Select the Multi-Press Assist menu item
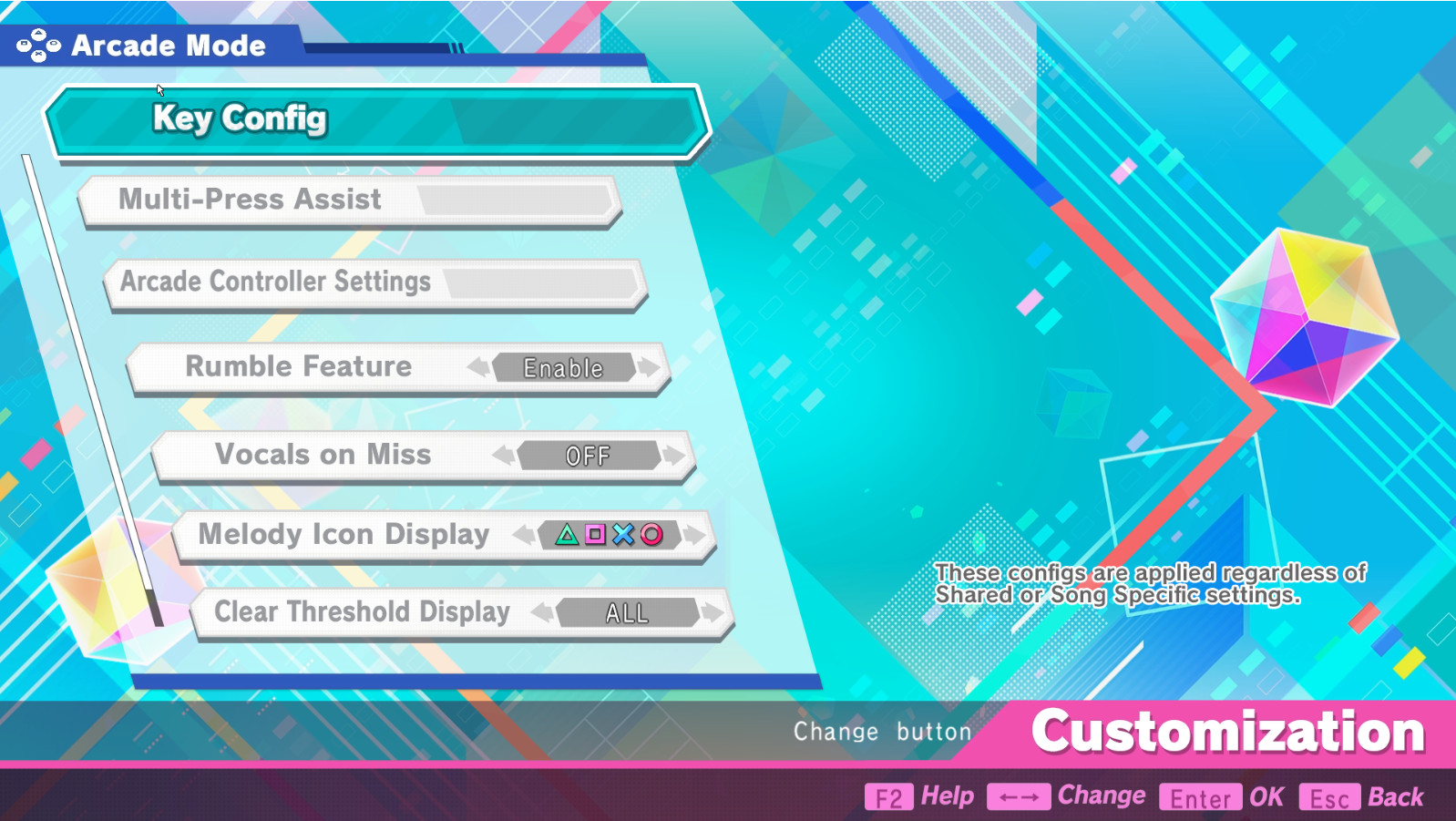This screenshot has height=821, width=1456. click(351, 200)
